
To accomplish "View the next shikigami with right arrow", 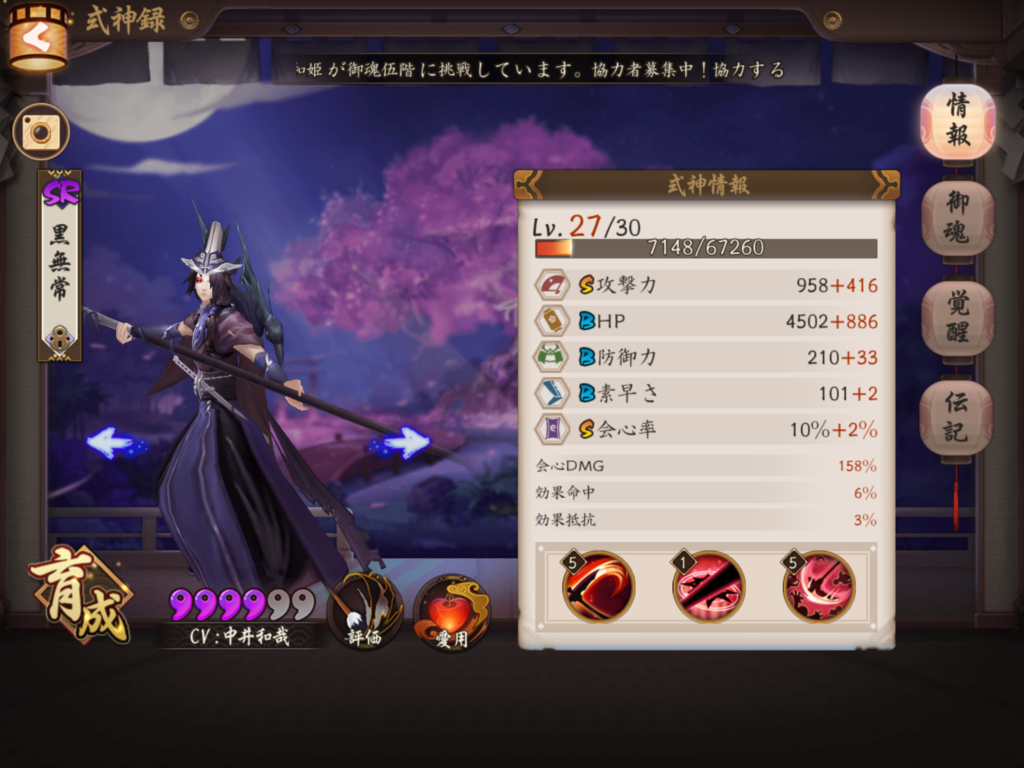I will click(x=406, y=441).
